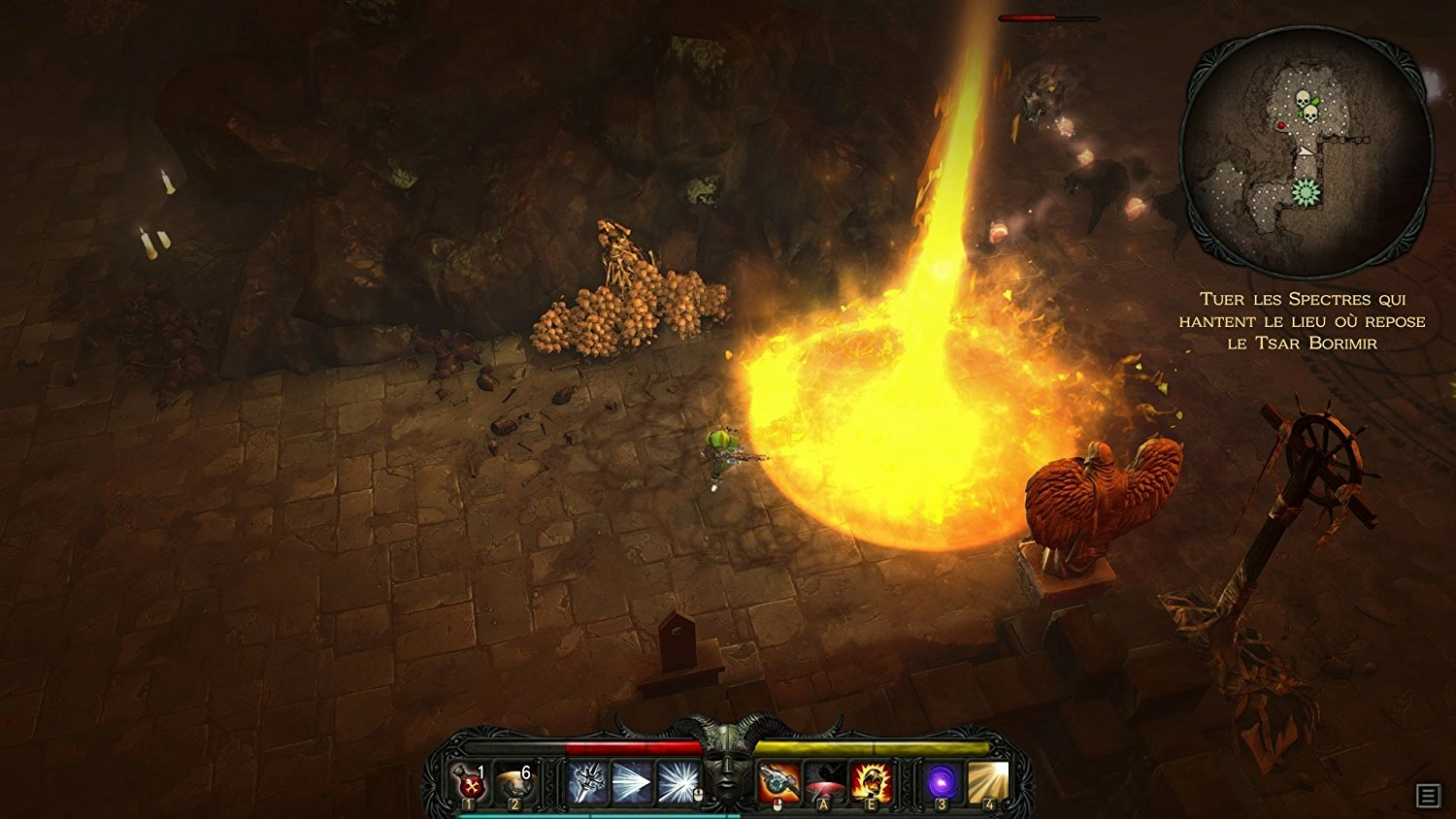
Task: Open the Tsar Borimir quest objective text
Action: 1302,321
